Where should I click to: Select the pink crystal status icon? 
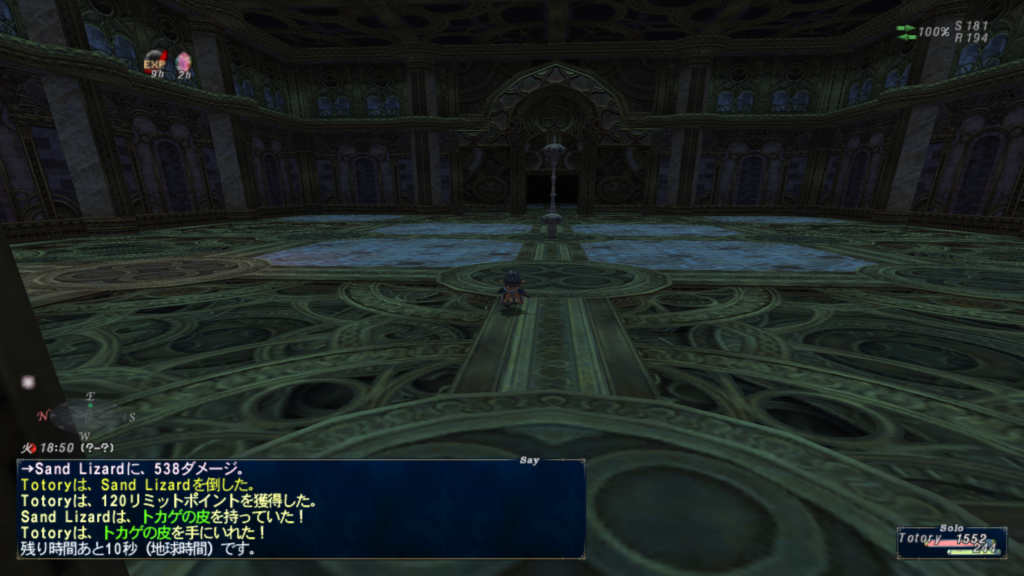click(183, 63)
